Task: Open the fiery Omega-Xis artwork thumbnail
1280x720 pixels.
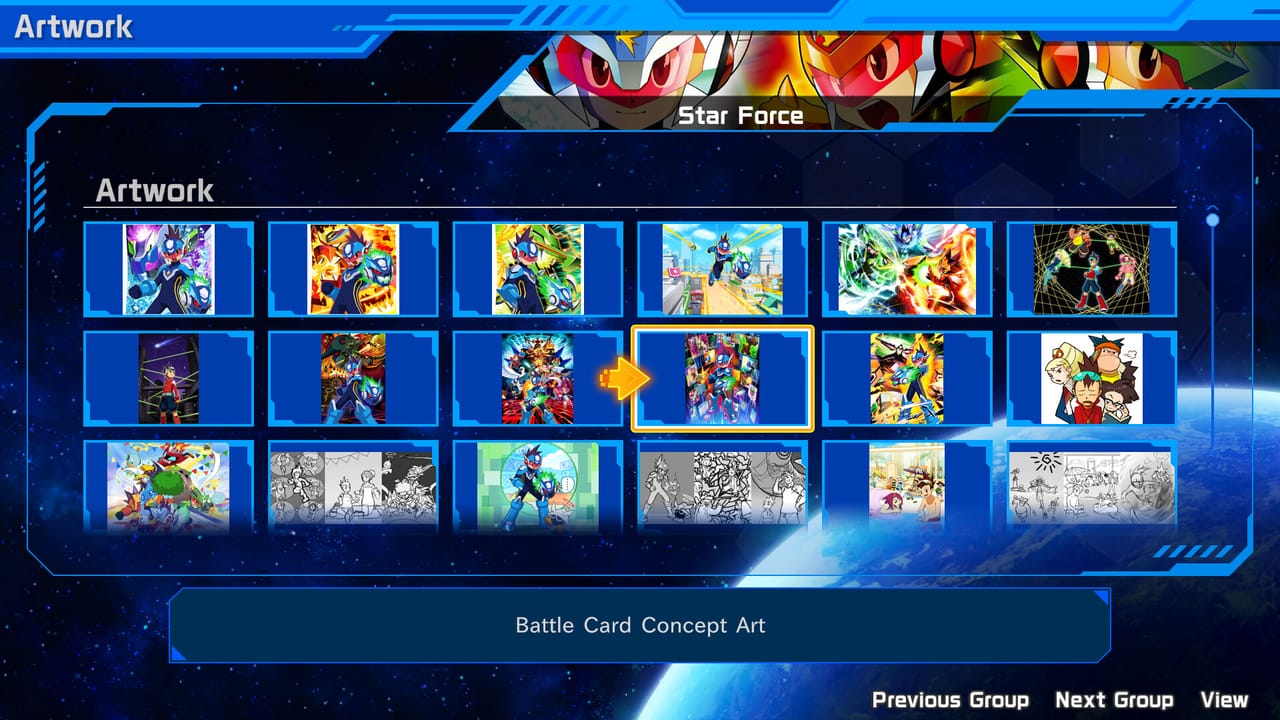Action: click(353, 270)
